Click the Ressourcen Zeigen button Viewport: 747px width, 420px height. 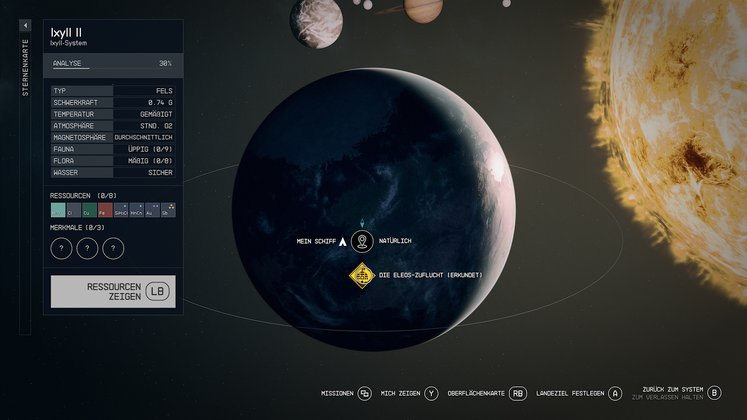113,291
